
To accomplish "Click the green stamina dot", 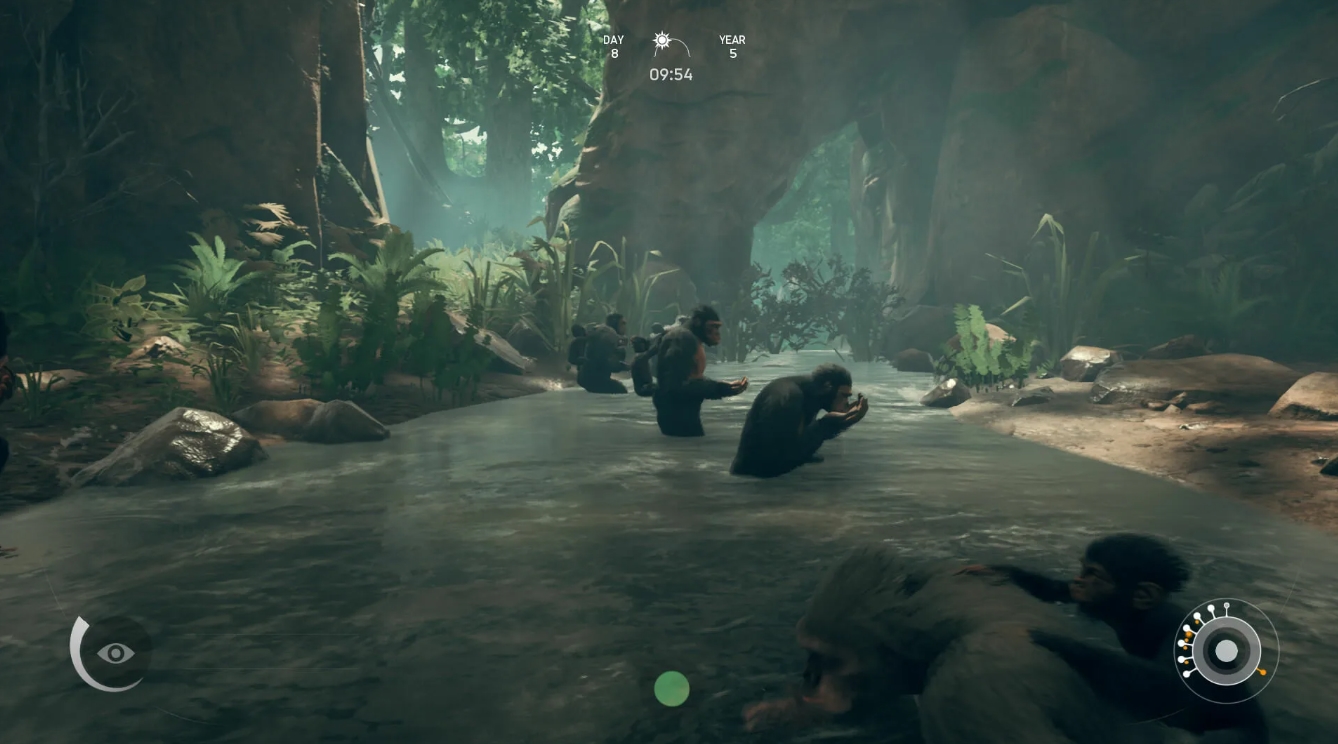I will point(671,690).
